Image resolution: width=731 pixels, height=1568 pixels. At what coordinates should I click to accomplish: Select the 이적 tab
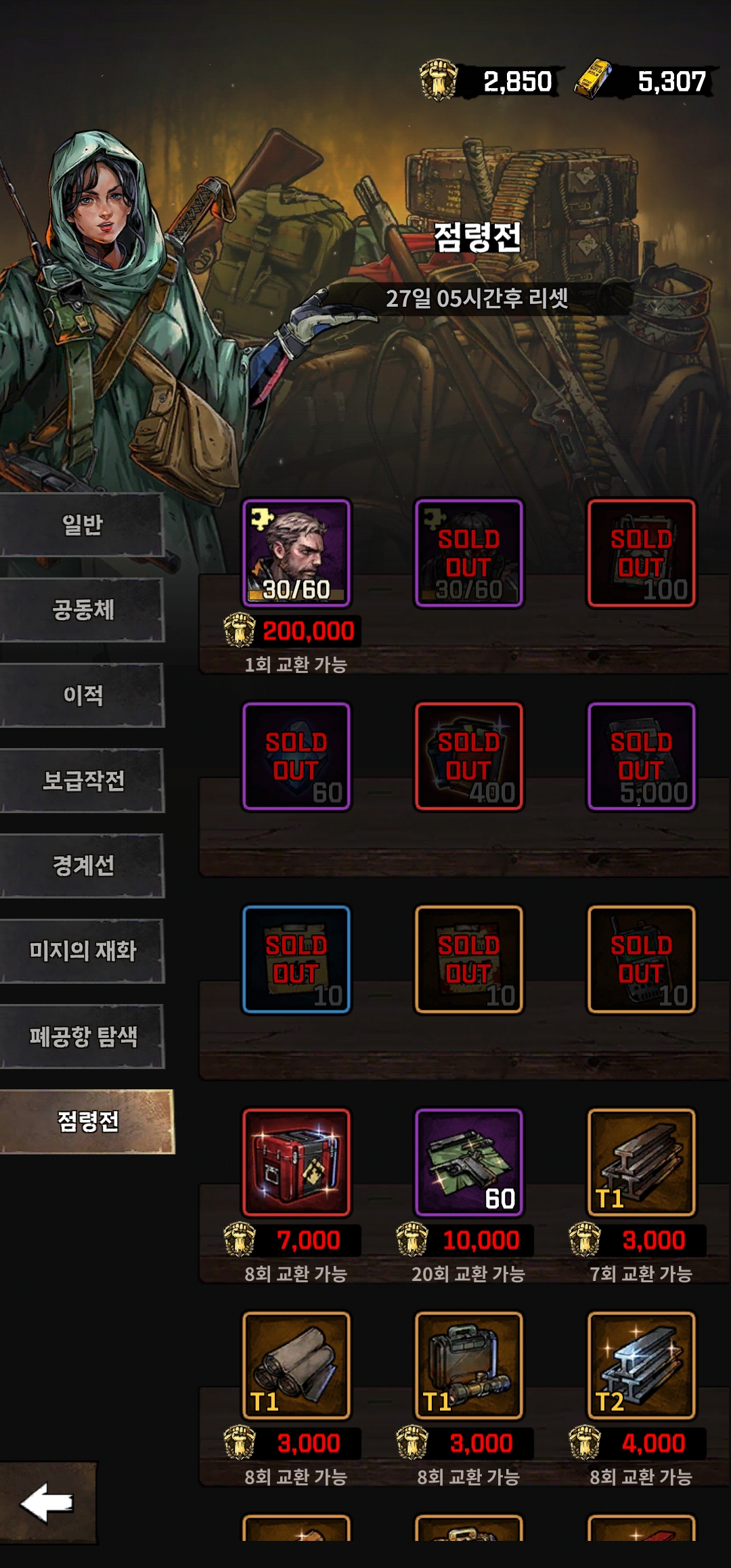click(x=82, y=695)
